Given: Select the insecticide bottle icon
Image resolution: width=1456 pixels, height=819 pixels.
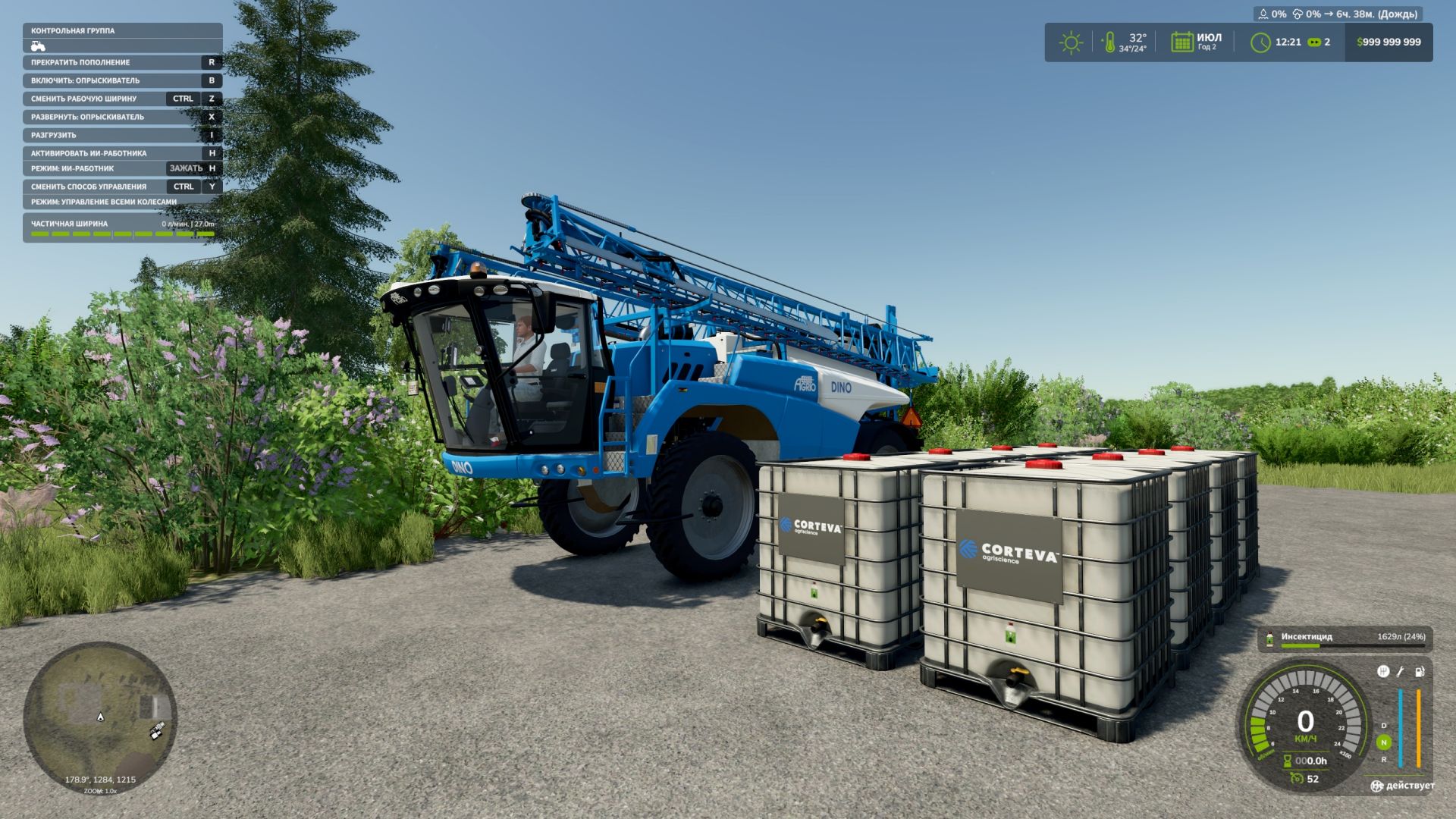Looking at the screenshot, I should tap(1269, 639).
